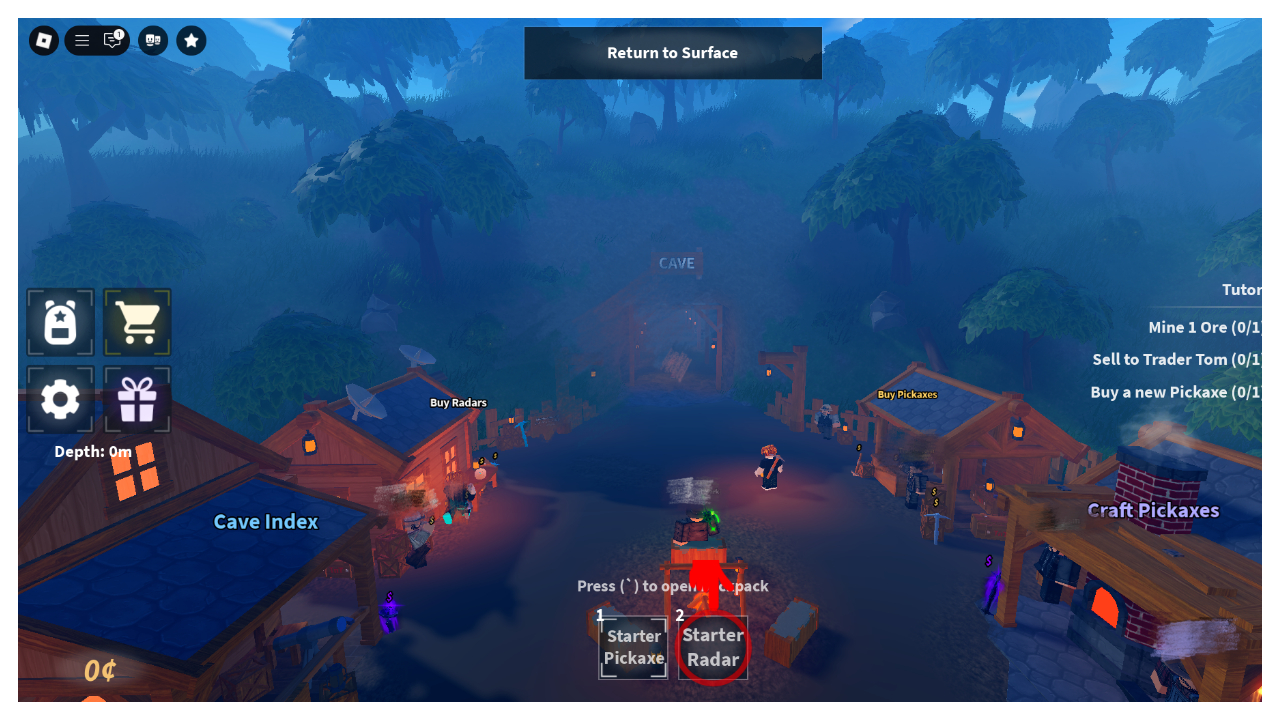Open the emotes faces icon
The image size is (1280, 720).
tap(152, 40)
